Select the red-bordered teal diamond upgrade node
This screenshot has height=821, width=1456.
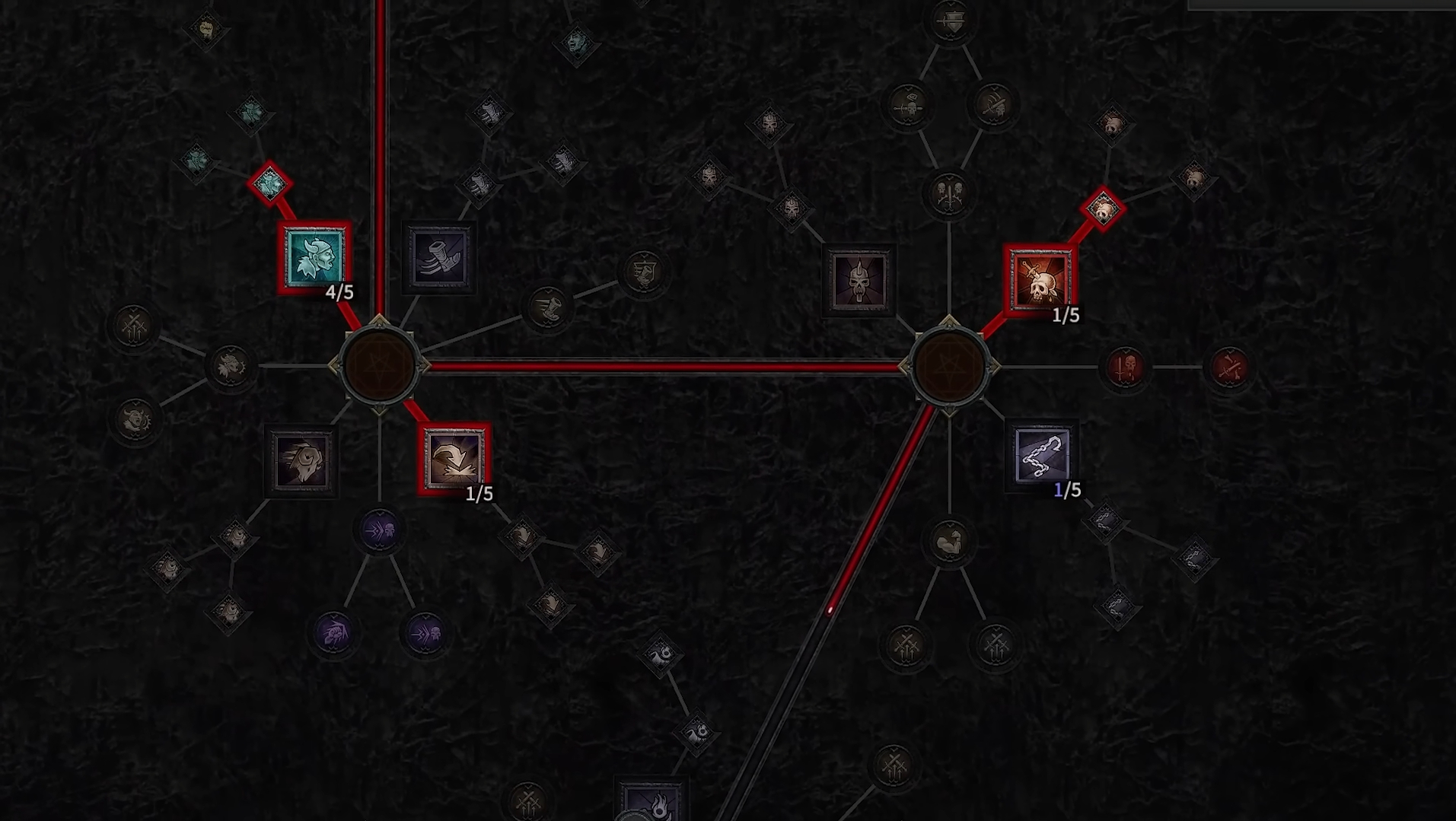tap(269, 183)
